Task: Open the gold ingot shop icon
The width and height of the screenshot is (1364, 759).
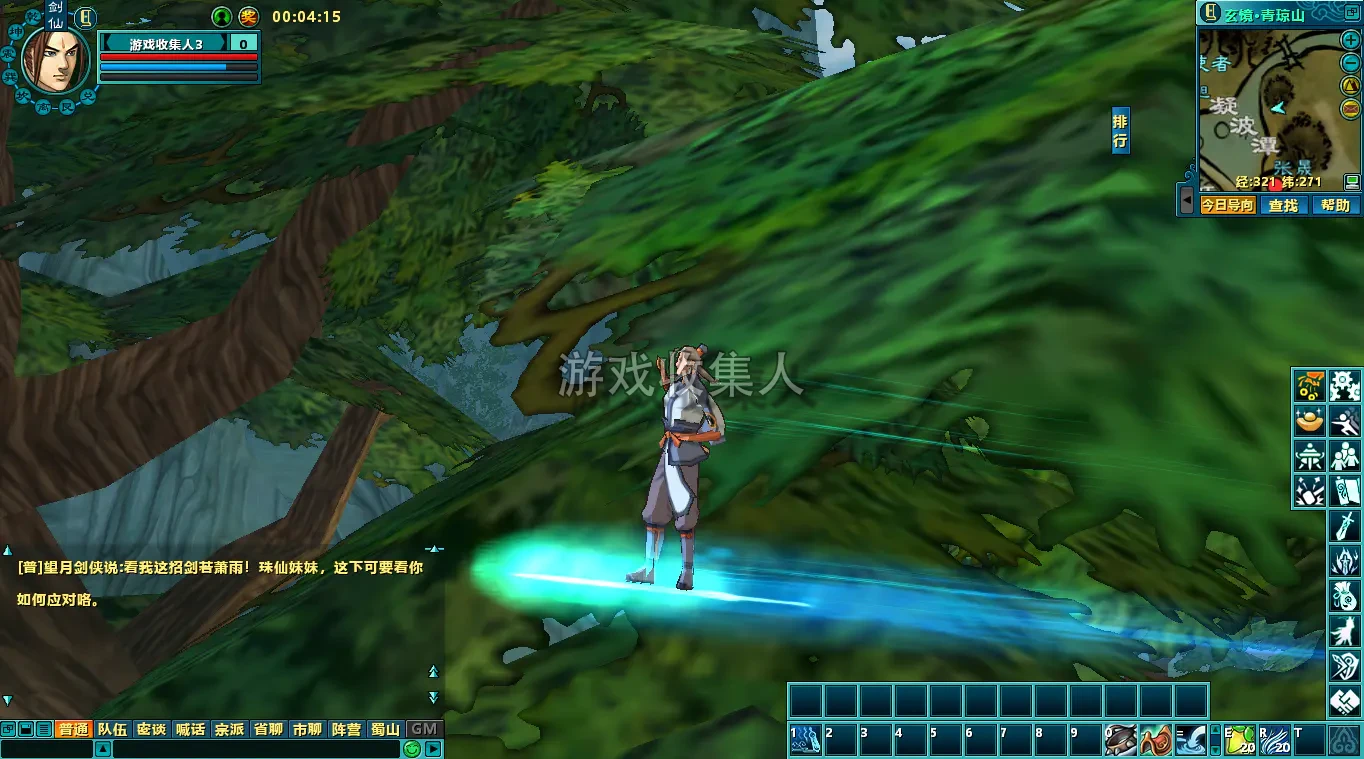Action: [x=1309, y=421]
